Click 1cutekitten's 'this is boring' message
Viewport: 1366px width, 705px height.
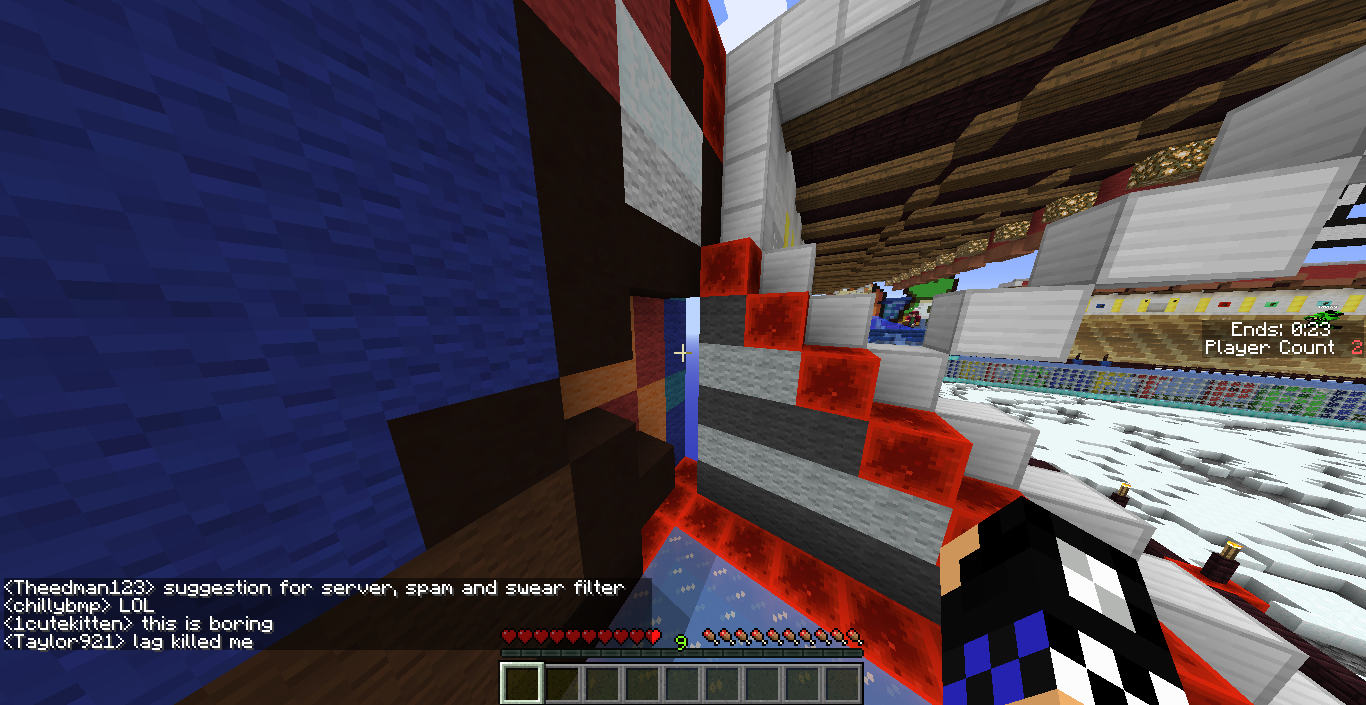[138, 624]
